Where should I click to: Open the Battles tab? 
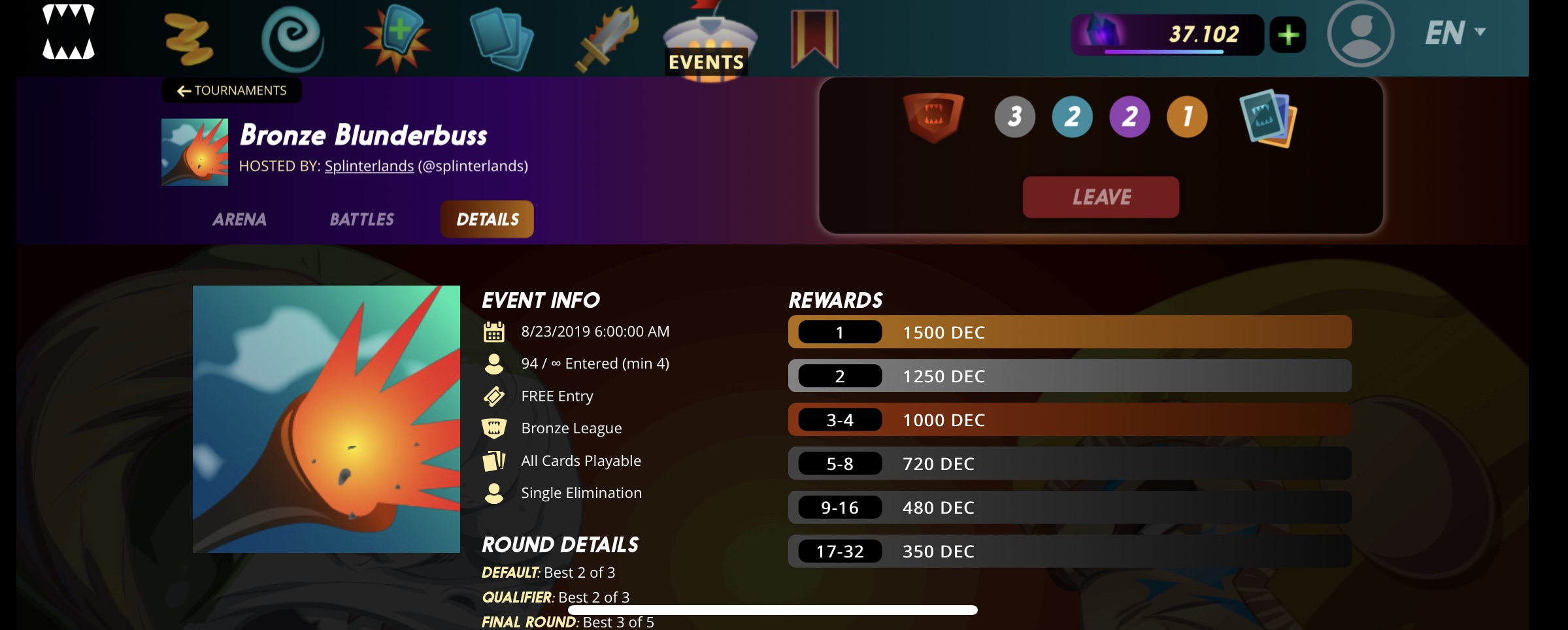point(361,220)
